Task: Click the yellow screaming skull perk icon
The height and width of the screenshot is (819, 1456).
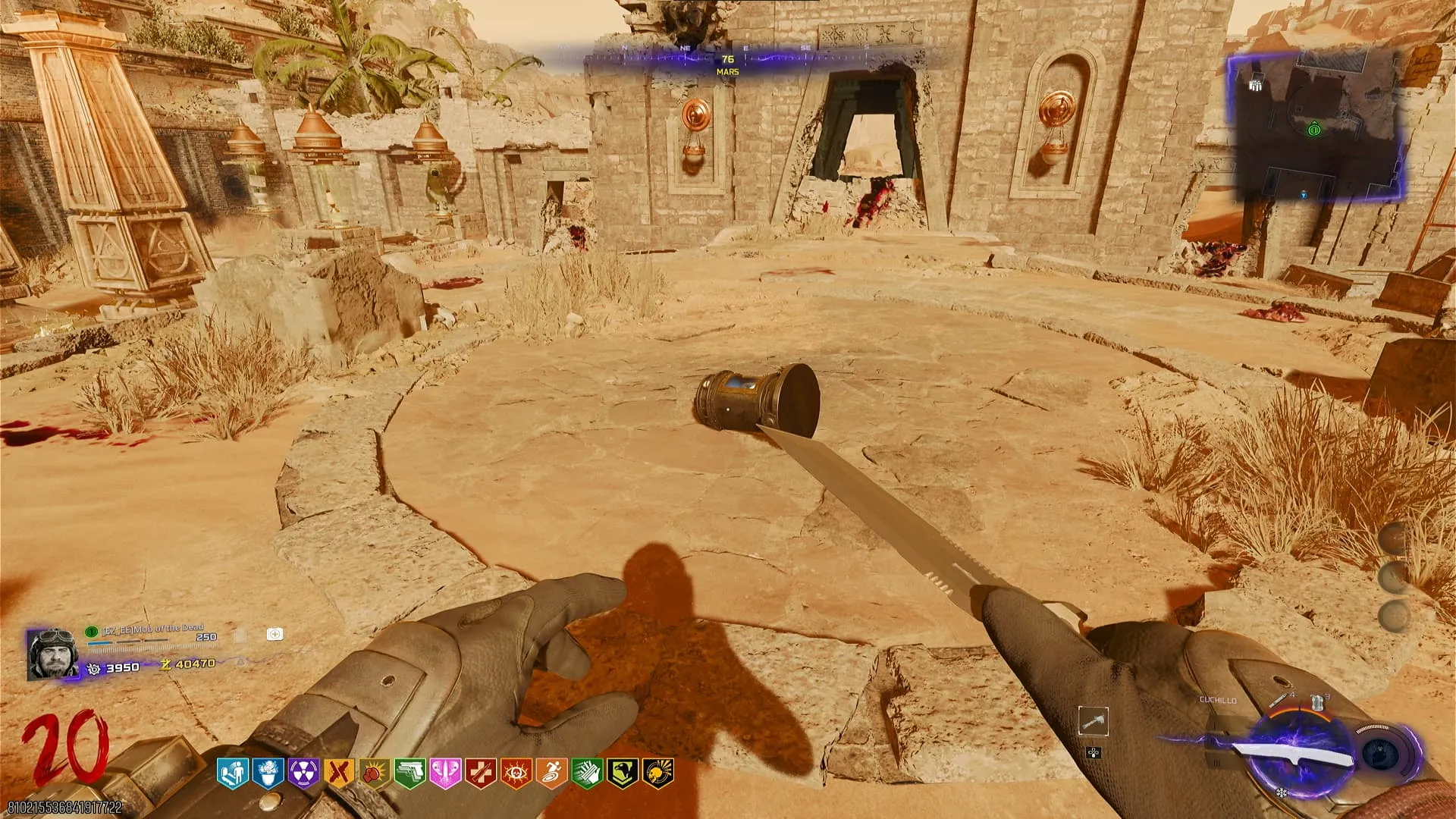Action: (657, 773)
